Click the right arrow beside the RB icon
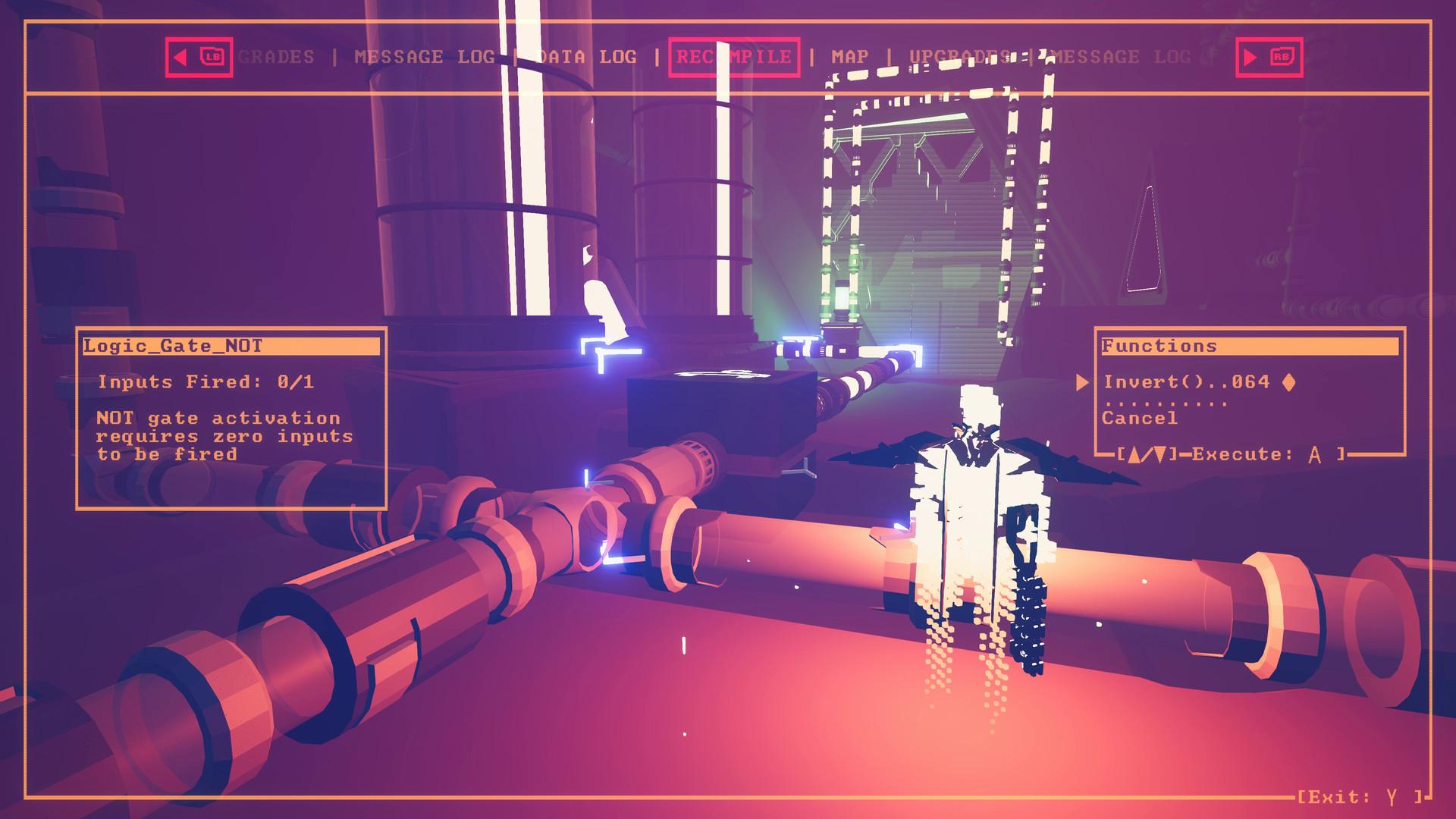 (1250, 56)
